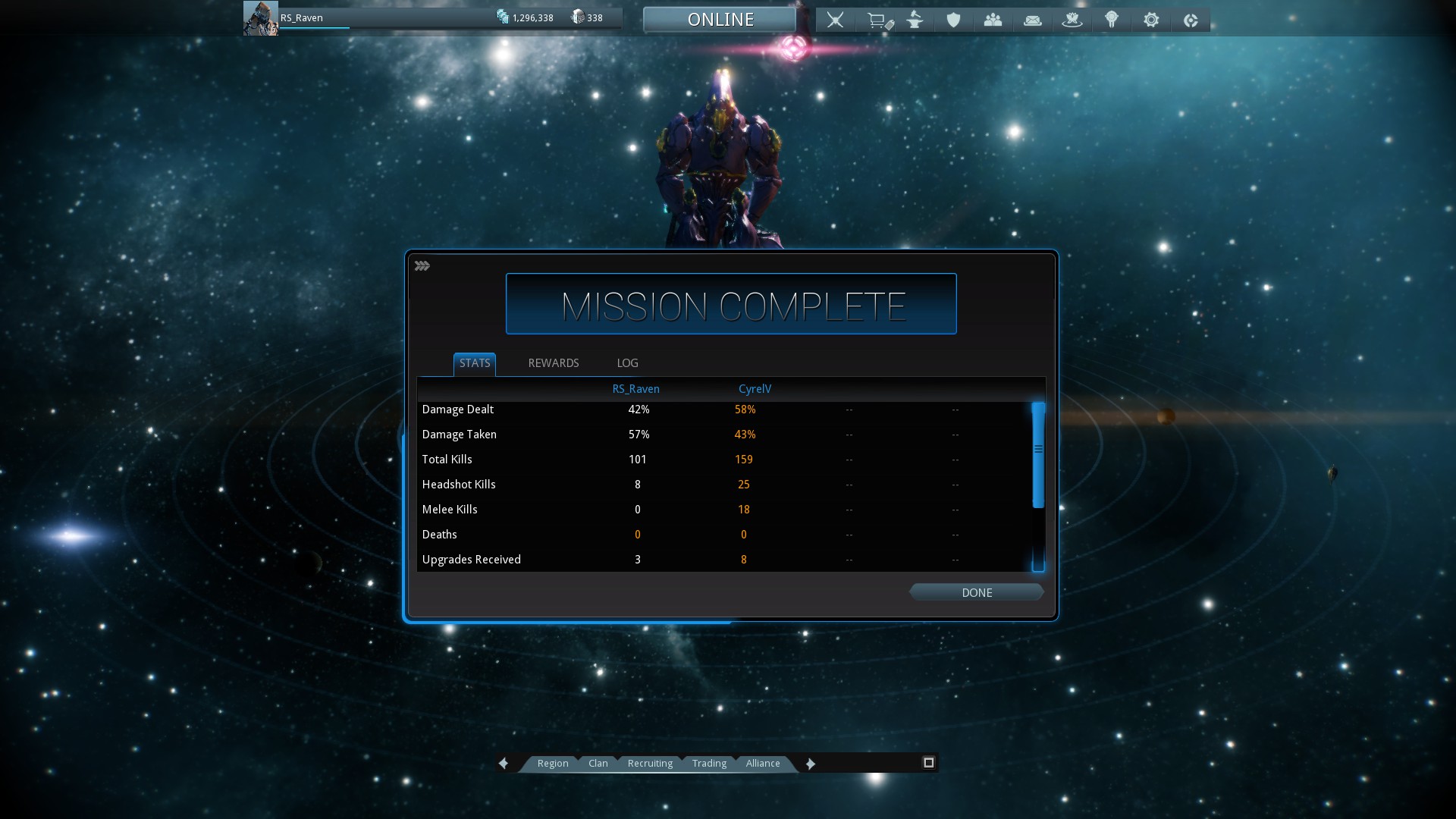Click the stats list scrollbar
Viewport: 1456px width, 819px height.
coord(1038,455)
